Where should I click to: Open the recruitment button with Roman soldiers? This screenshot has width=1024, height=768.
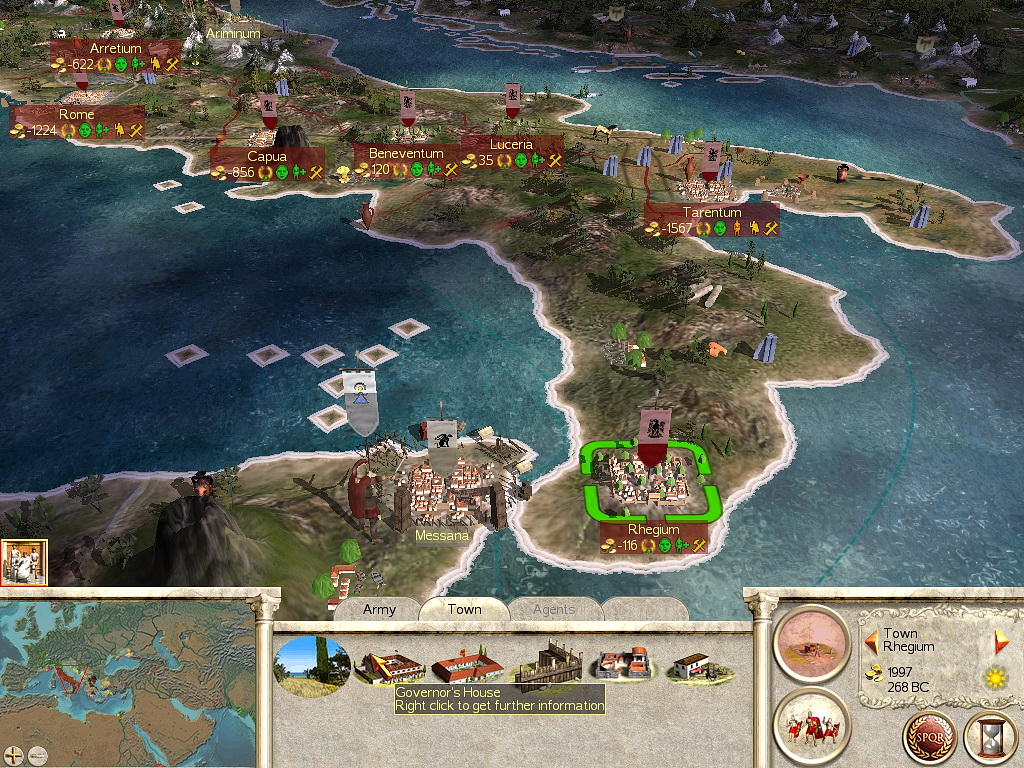[812, 725]
